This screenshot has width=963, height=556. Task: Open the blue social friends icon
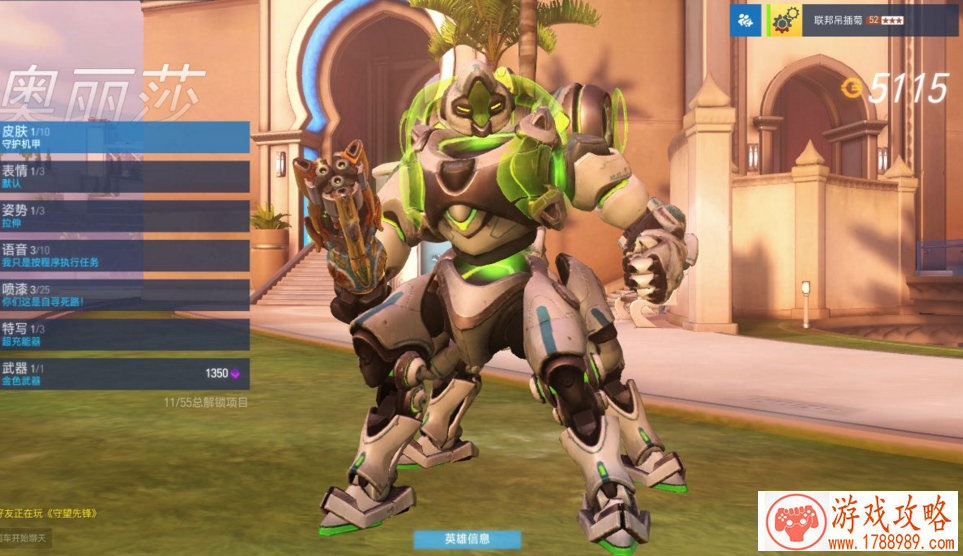tap(745, 20)
